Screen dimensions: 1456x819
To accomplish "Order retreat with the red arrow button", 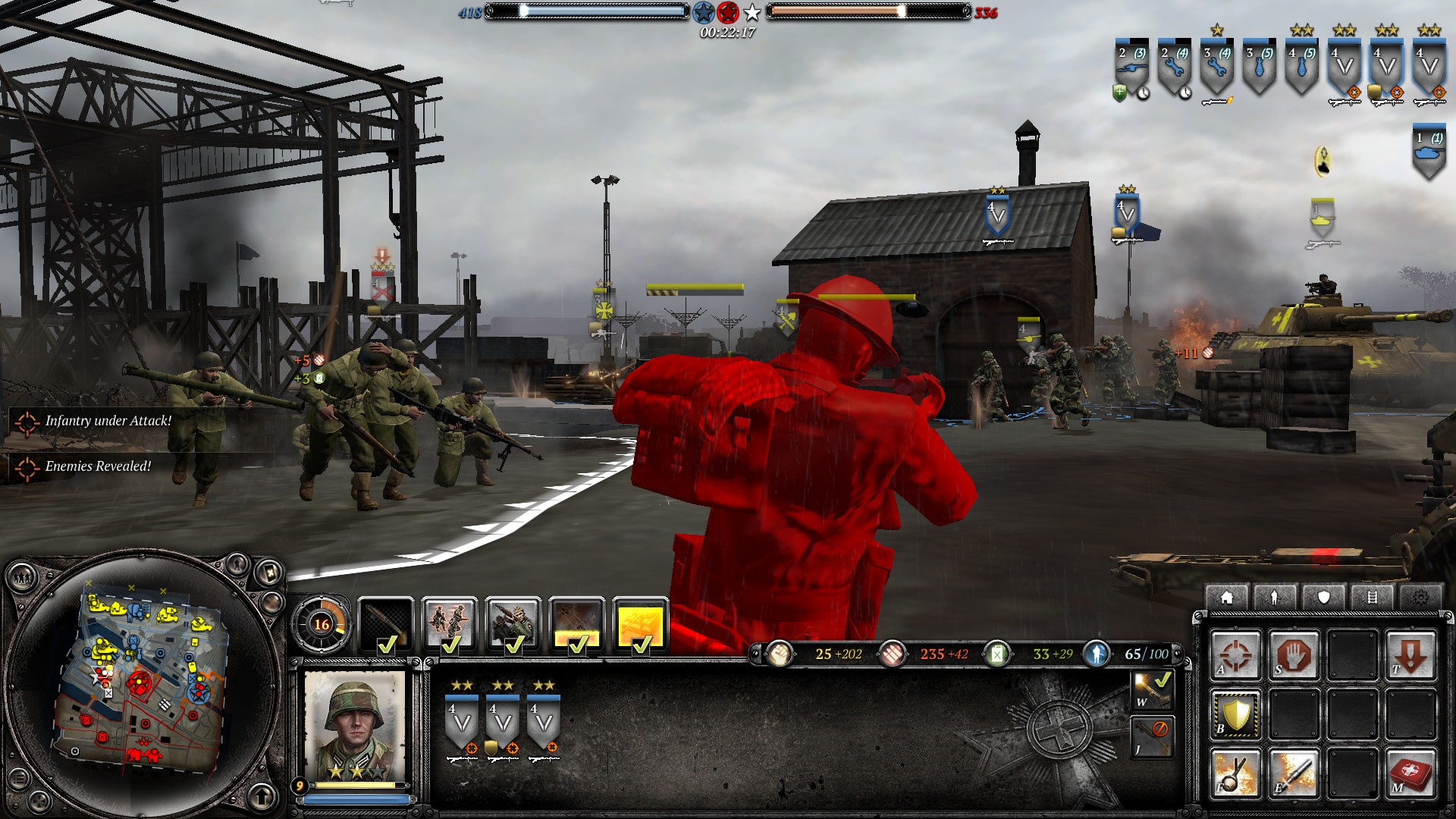I will tap(1410, 654).
